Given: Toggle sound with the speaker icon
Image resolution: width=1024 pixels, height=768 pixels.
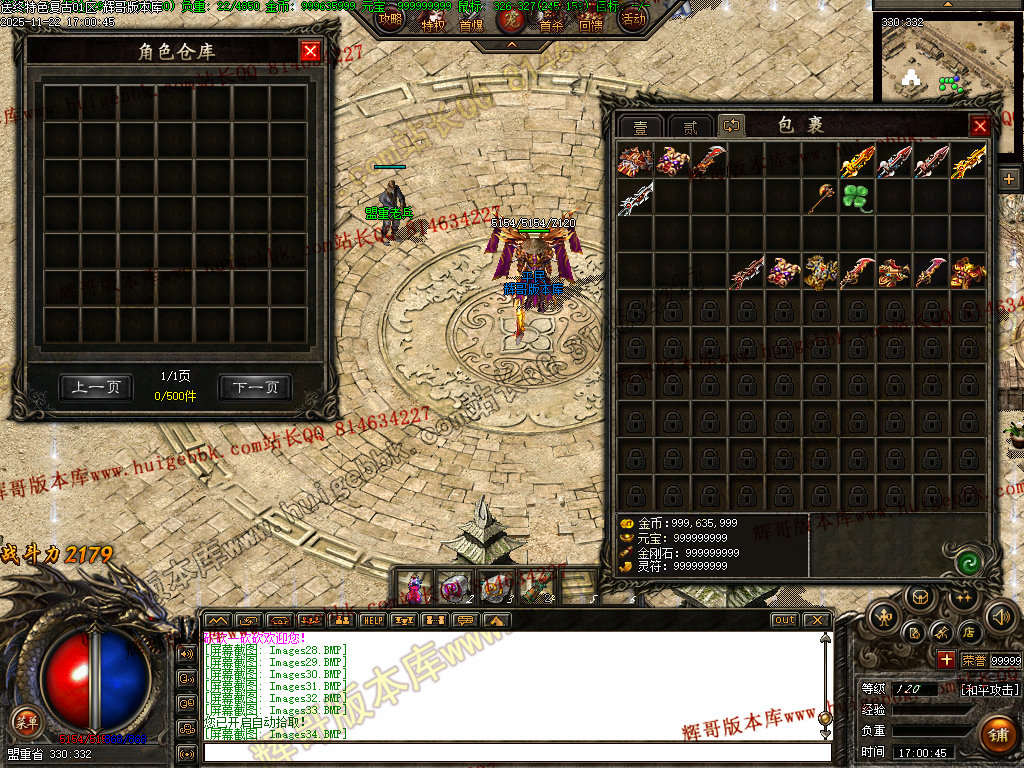Looking at the screenshot, I should tap(1000, 617).
